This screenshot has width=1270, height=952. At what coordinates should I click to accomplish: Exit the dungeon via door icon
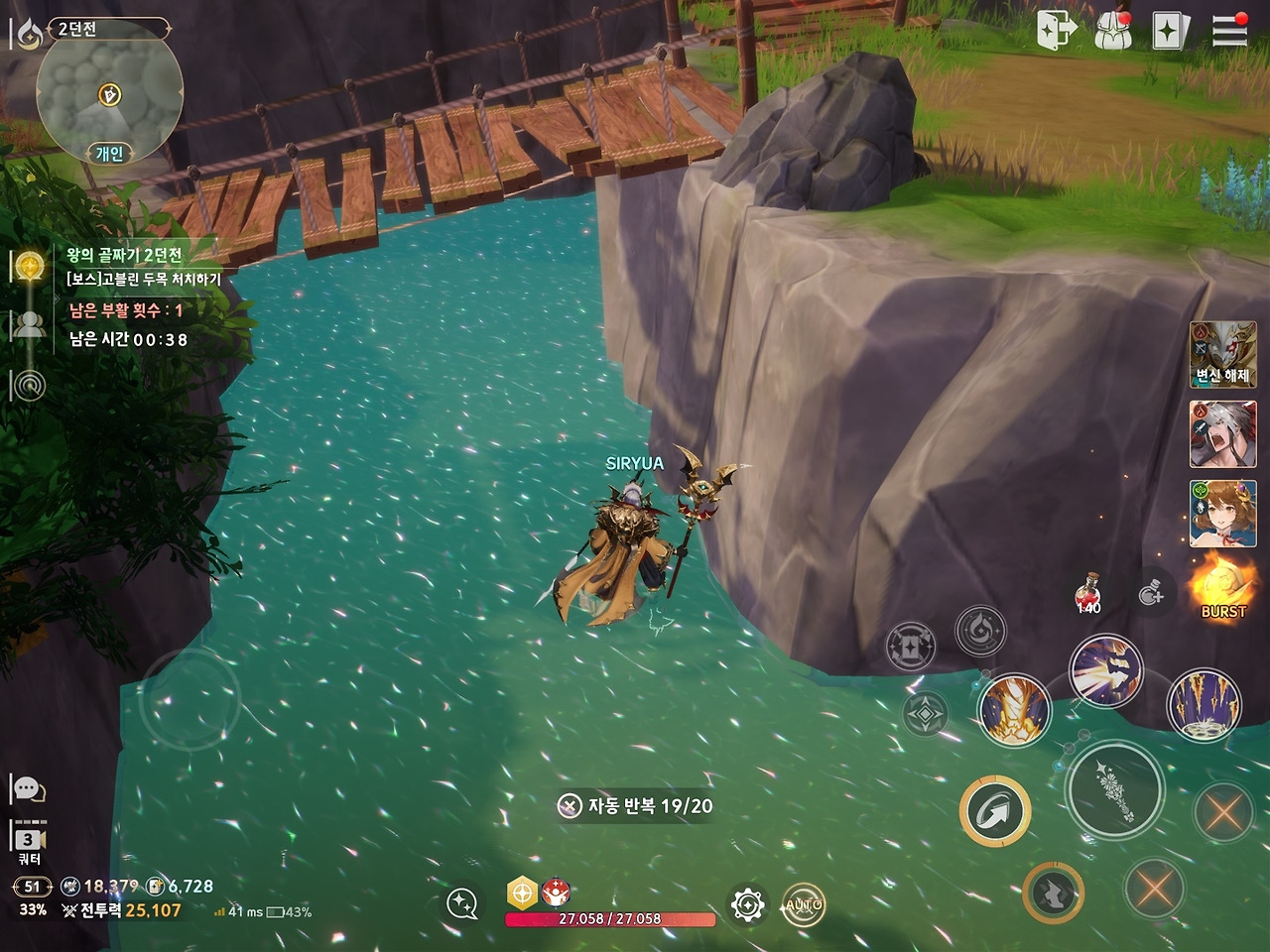[x=1056, y=30]
